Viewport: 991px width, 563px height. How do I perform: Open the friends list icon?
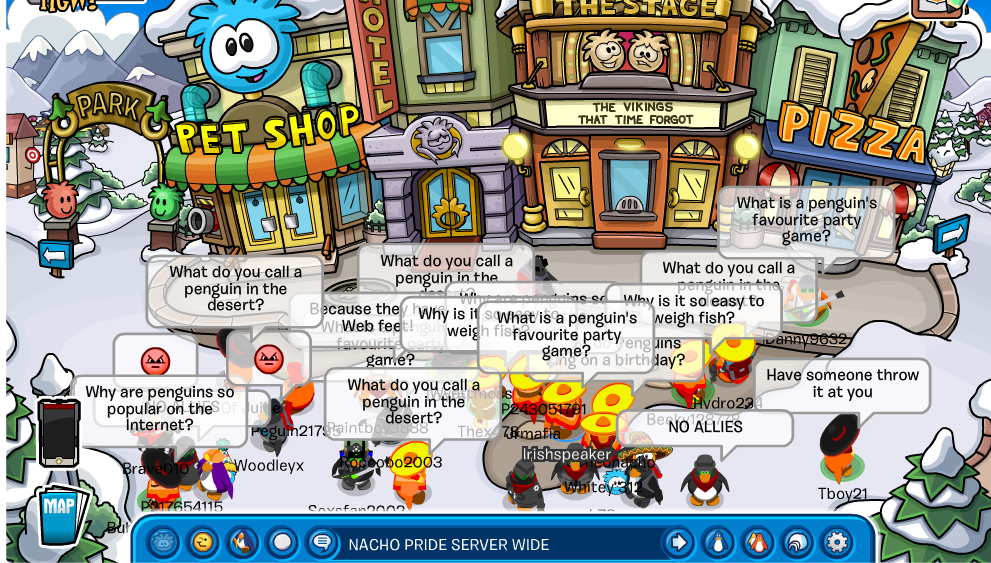point(757,543)
